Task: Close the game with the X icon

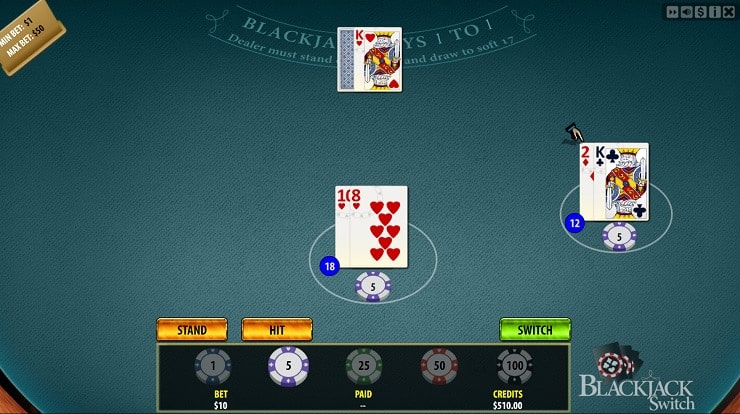Action: [729, 11]
